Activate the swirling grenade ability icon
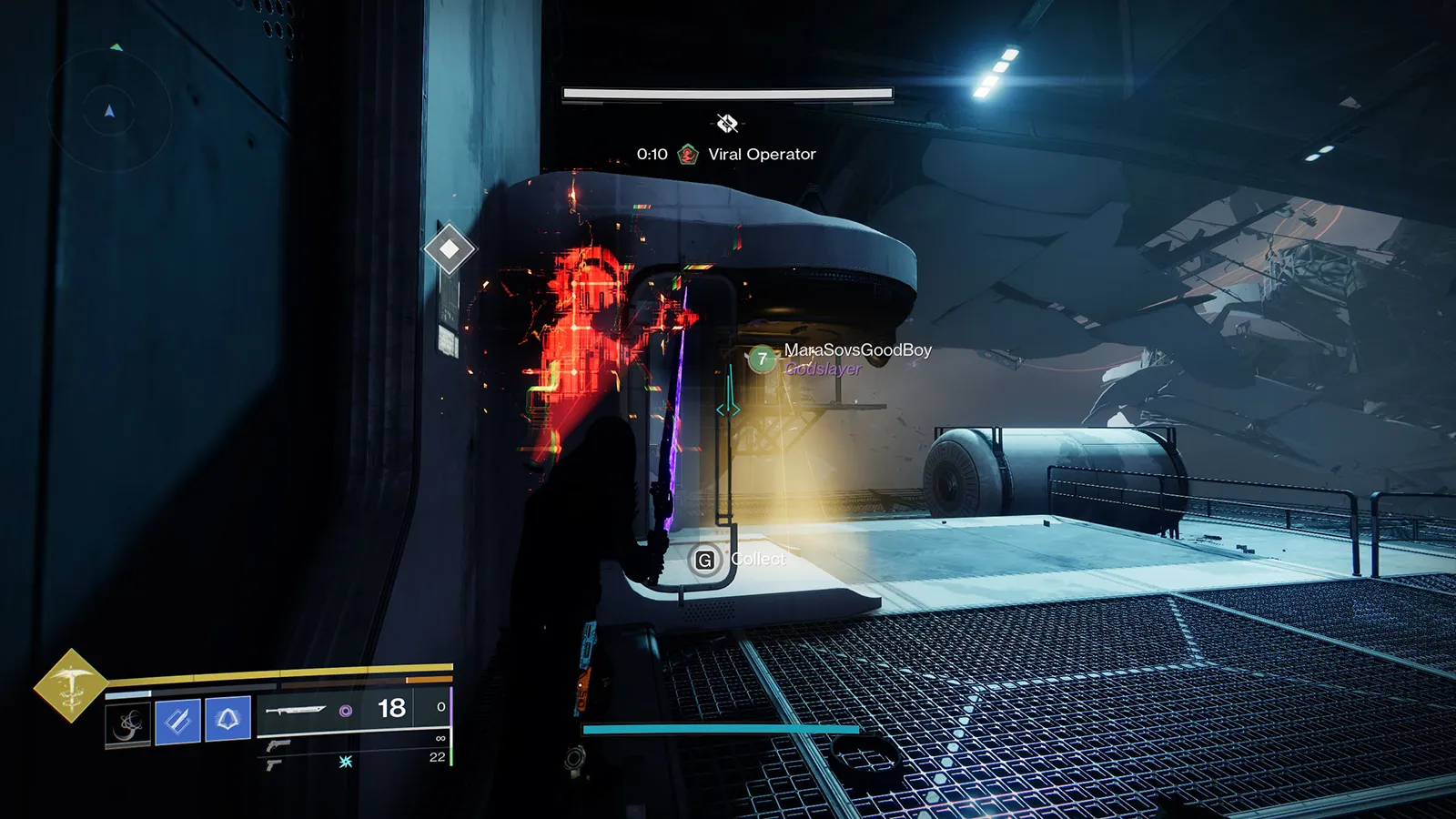1456x819 pixels. click(128, 724)
